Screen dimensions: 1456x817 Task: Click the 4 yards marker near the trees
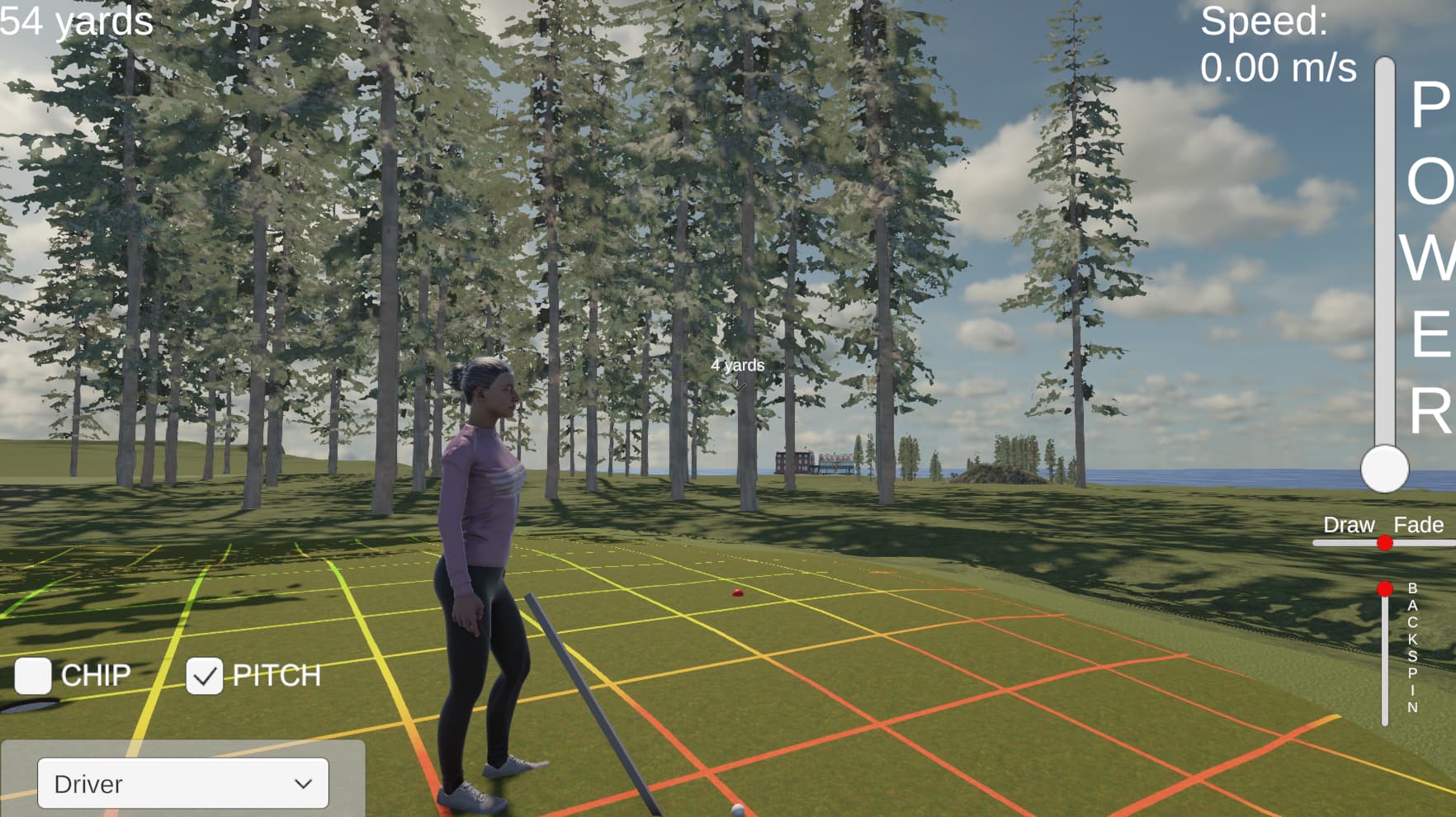738,365
